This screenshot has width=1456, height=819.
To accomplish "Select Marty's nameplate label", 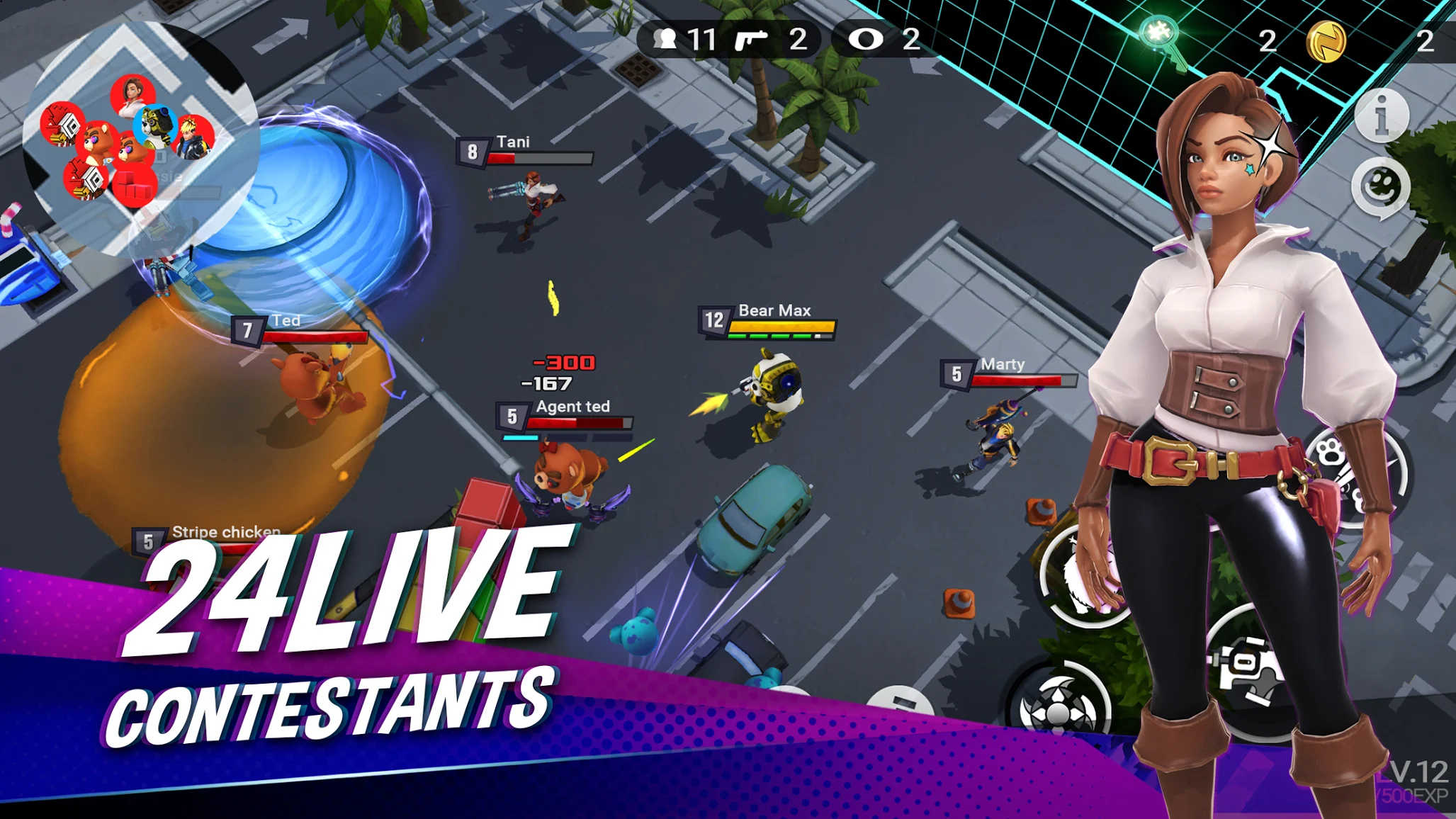I will click(1002, 363).
